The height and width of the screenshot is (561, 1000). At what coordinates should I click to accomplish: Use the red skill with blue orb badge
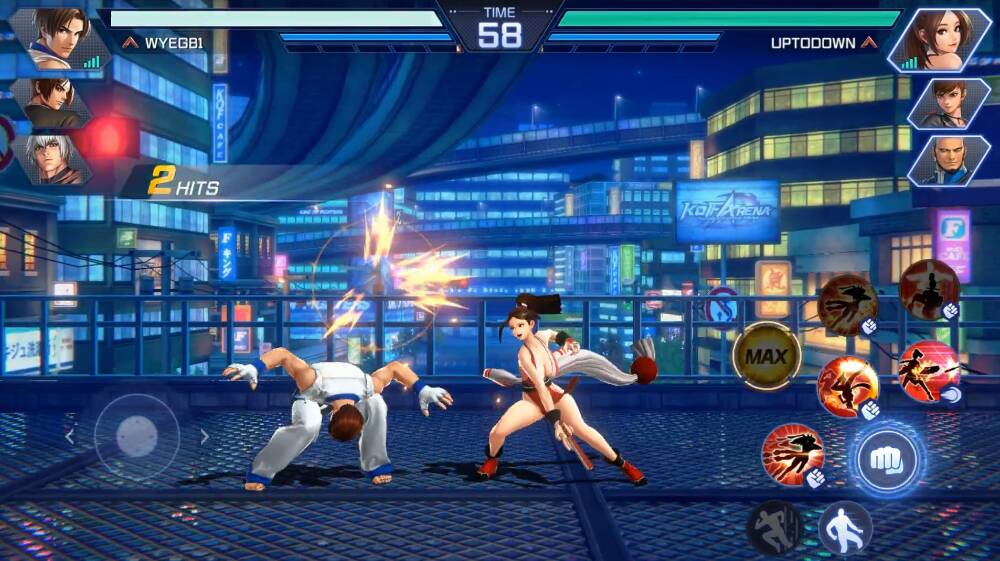point(928,371)
